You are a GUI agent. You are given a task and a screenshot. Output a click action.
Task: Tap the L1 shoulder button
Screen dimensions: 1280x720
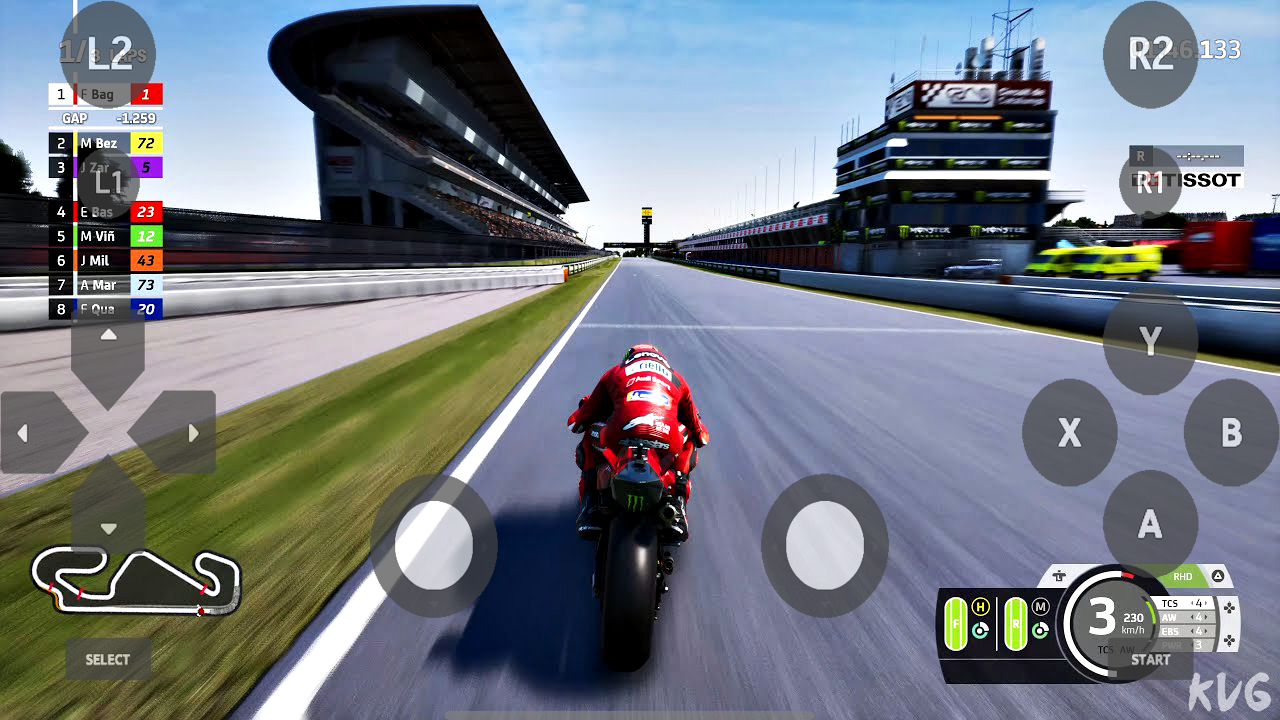[x=112, y=182]
